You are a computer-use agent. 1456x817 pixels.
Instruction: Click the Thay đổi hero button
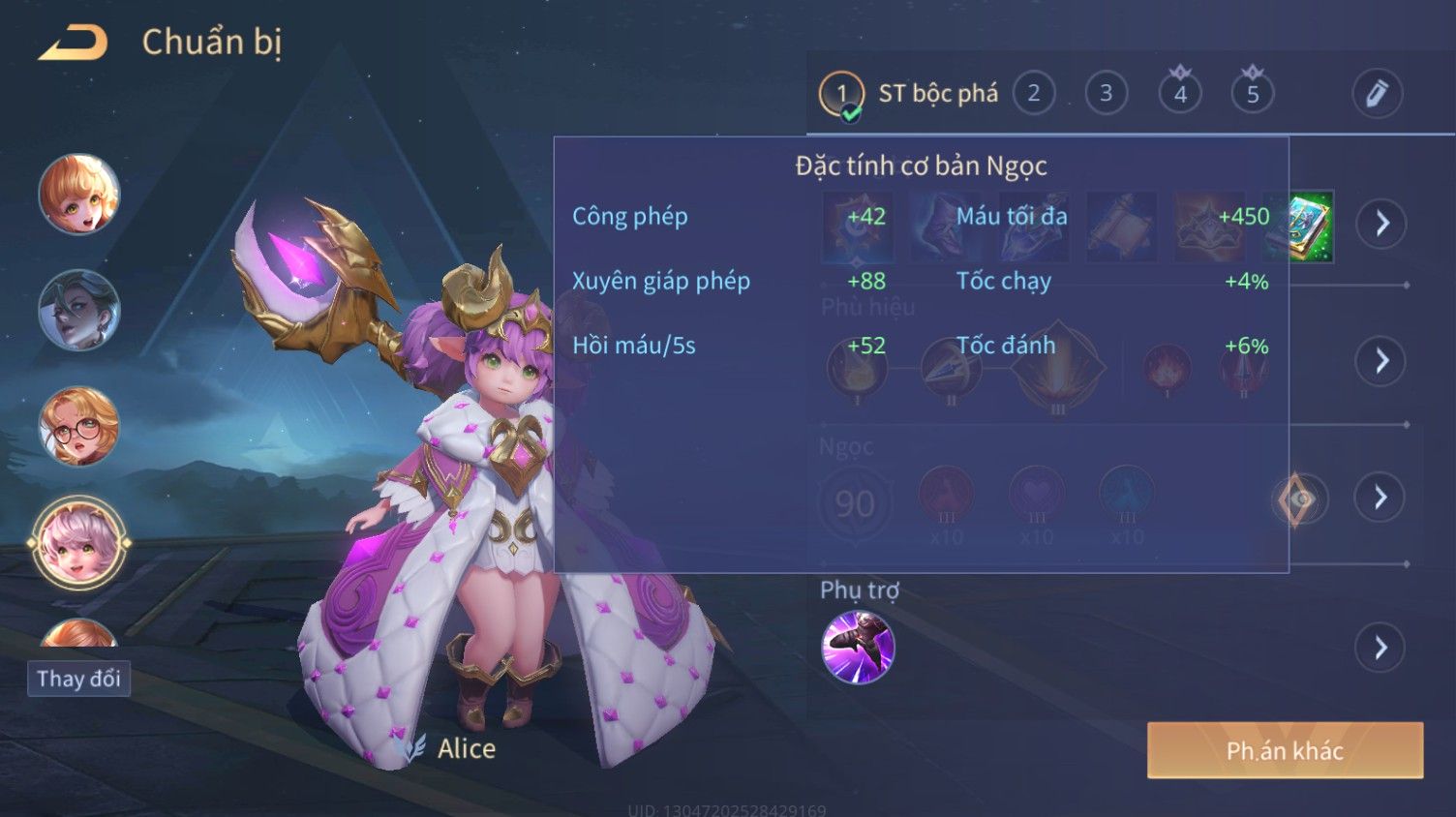tap(78, 679)
